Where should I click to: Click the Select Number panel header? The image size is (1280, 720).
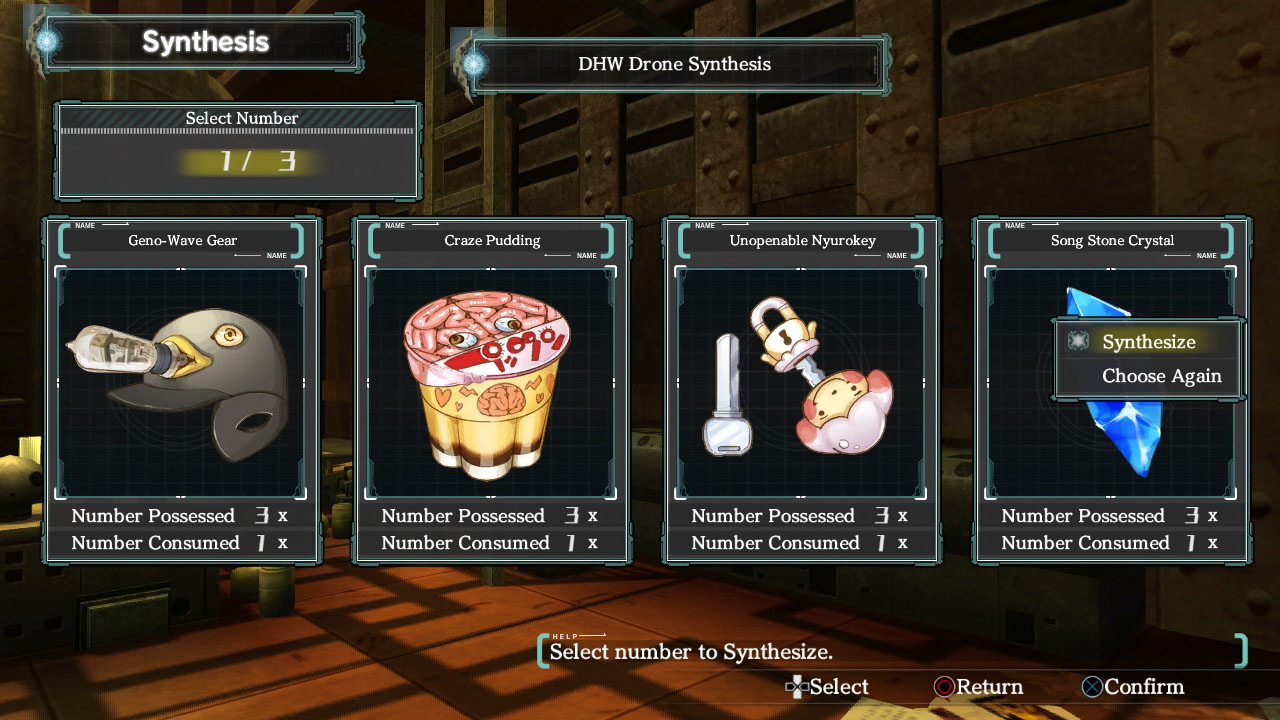point(238,118)
